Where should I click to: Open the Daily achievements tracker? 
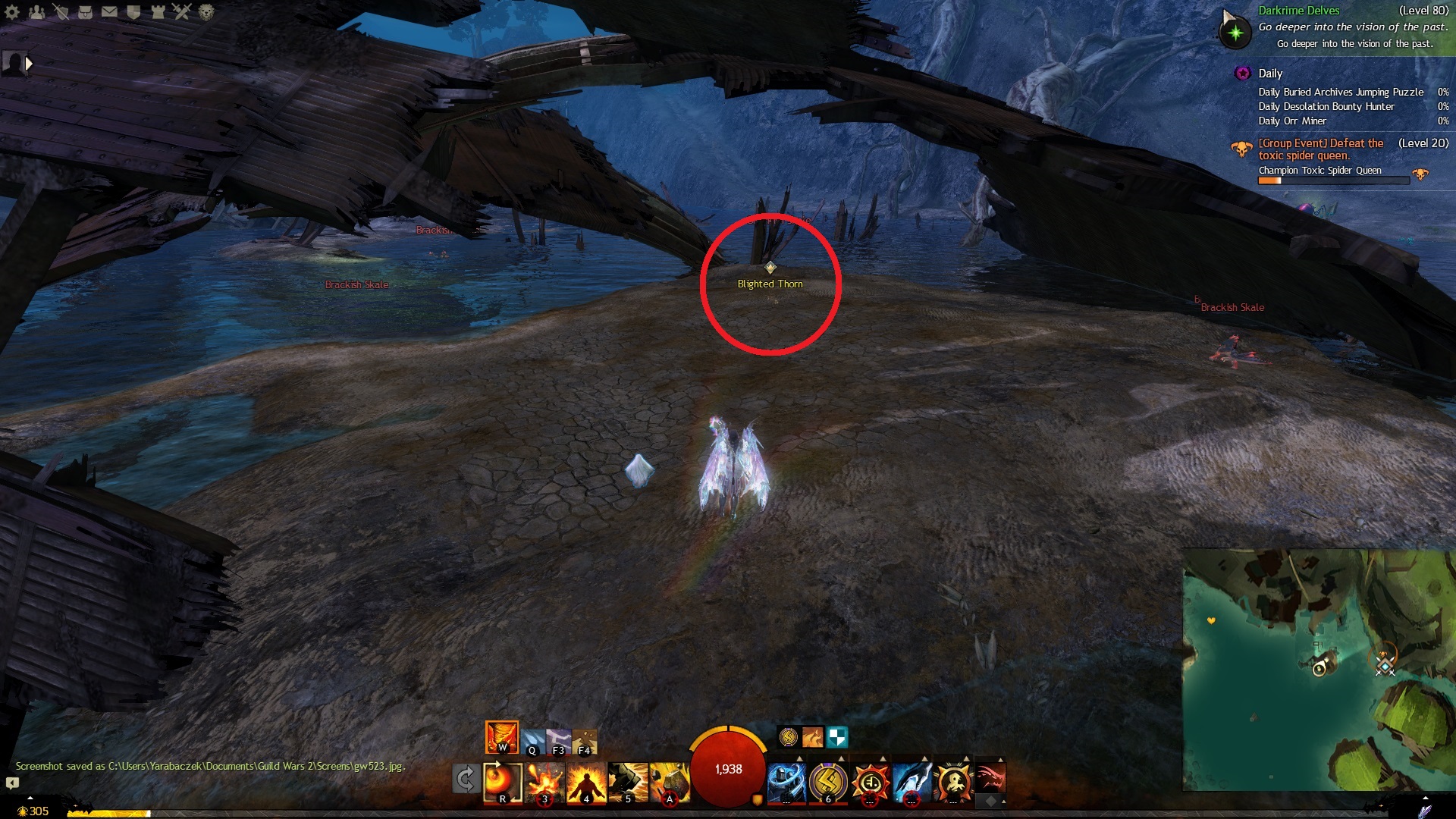[1270, 74]
